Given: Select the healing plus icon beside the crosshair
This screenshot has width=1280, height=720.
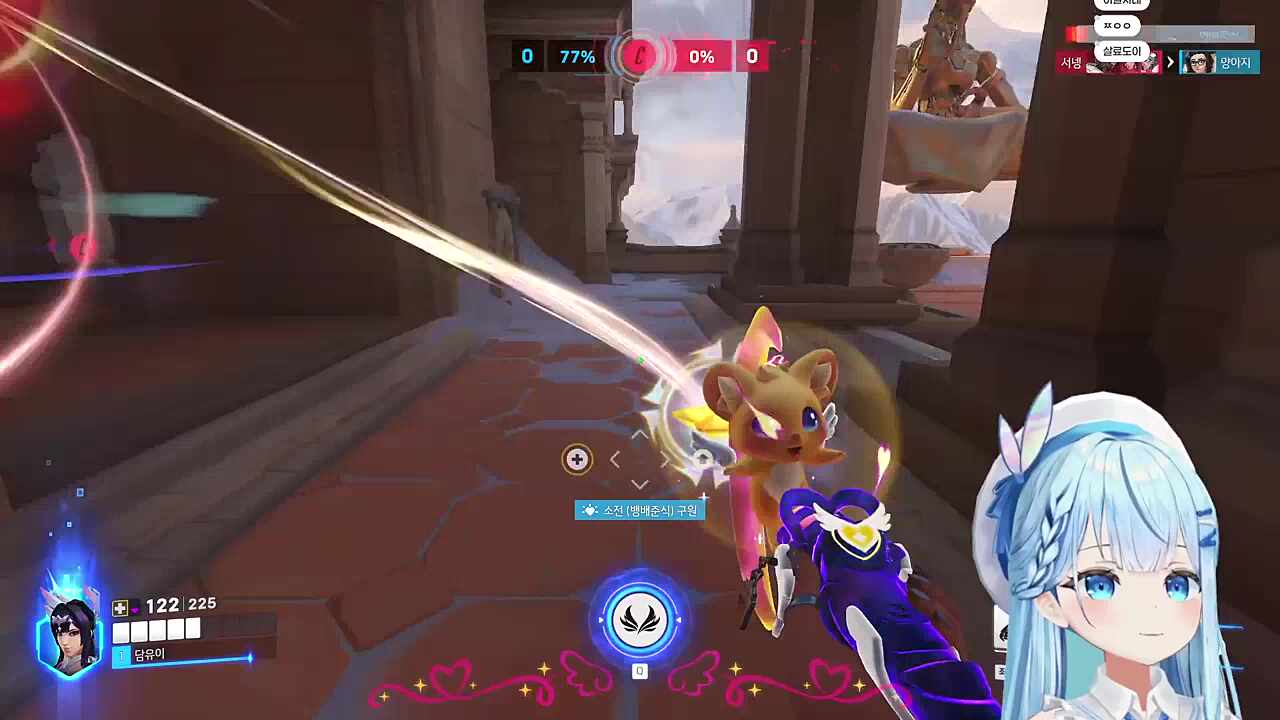Looking at the screenshot, I should [576, 459].
